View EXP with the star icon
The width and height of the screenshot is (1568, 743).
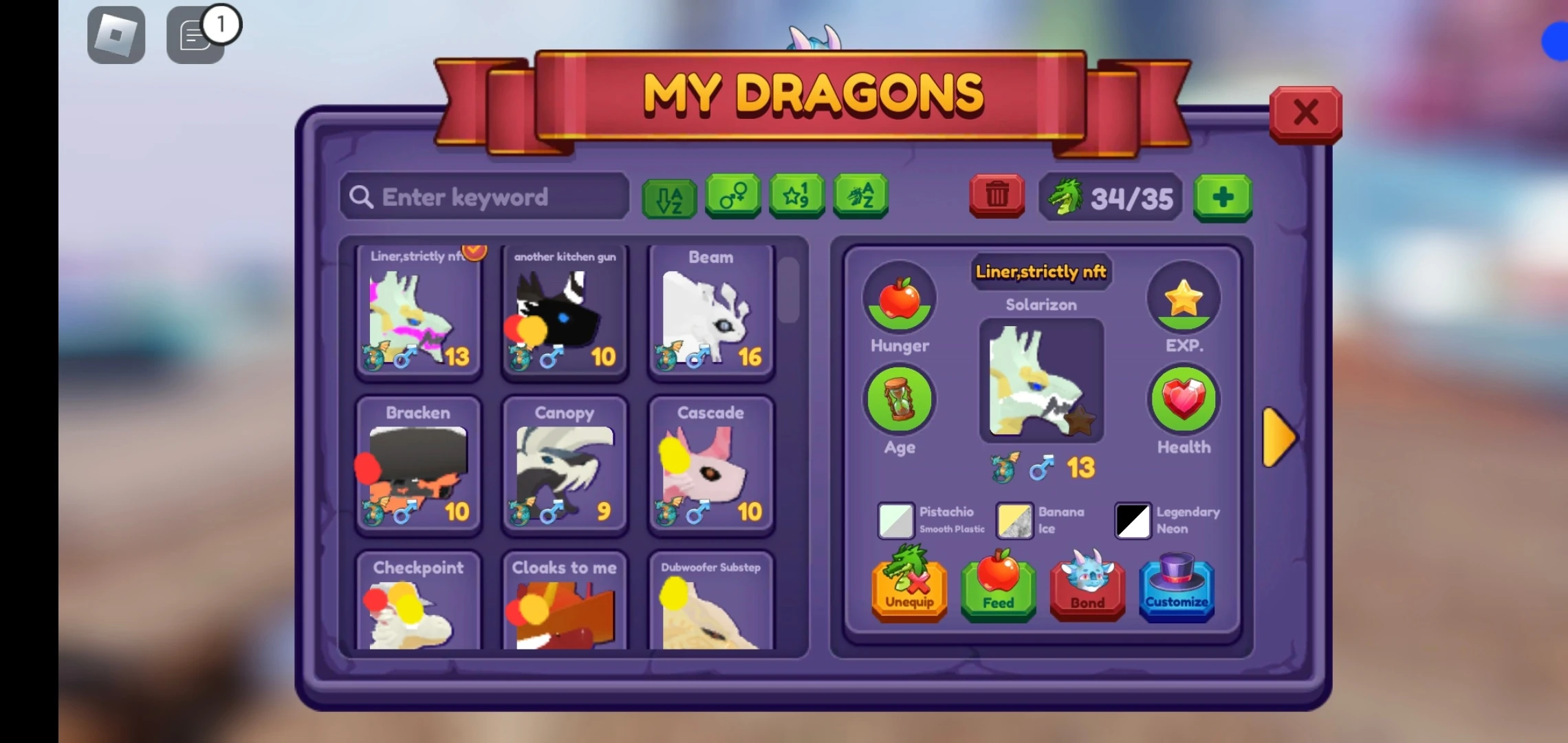pos(1184,297)
